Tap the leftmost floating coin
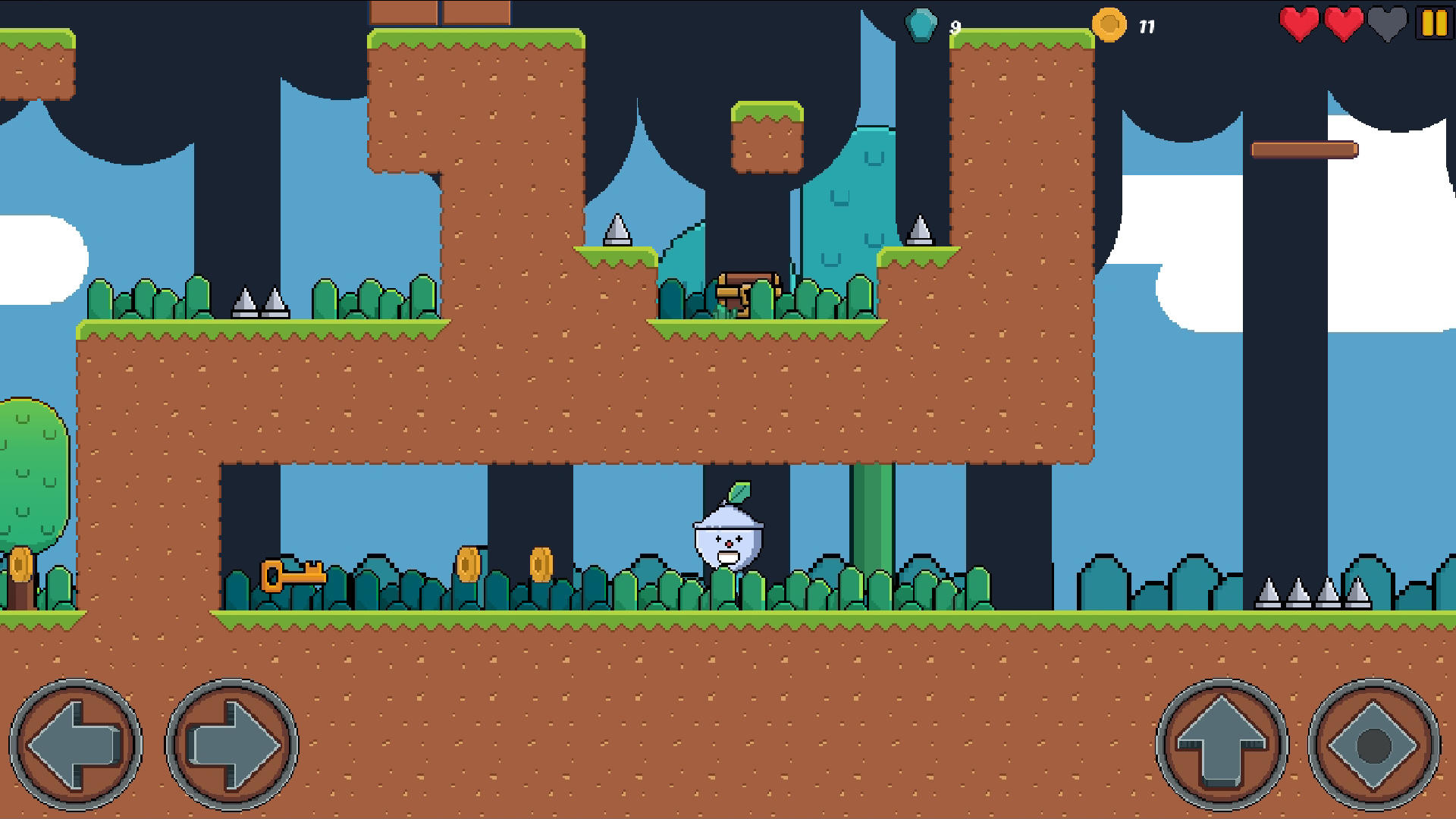Image resolution: width=1456 pixels, height=819 pixels. pyautogui.click(x=470, y=563)
